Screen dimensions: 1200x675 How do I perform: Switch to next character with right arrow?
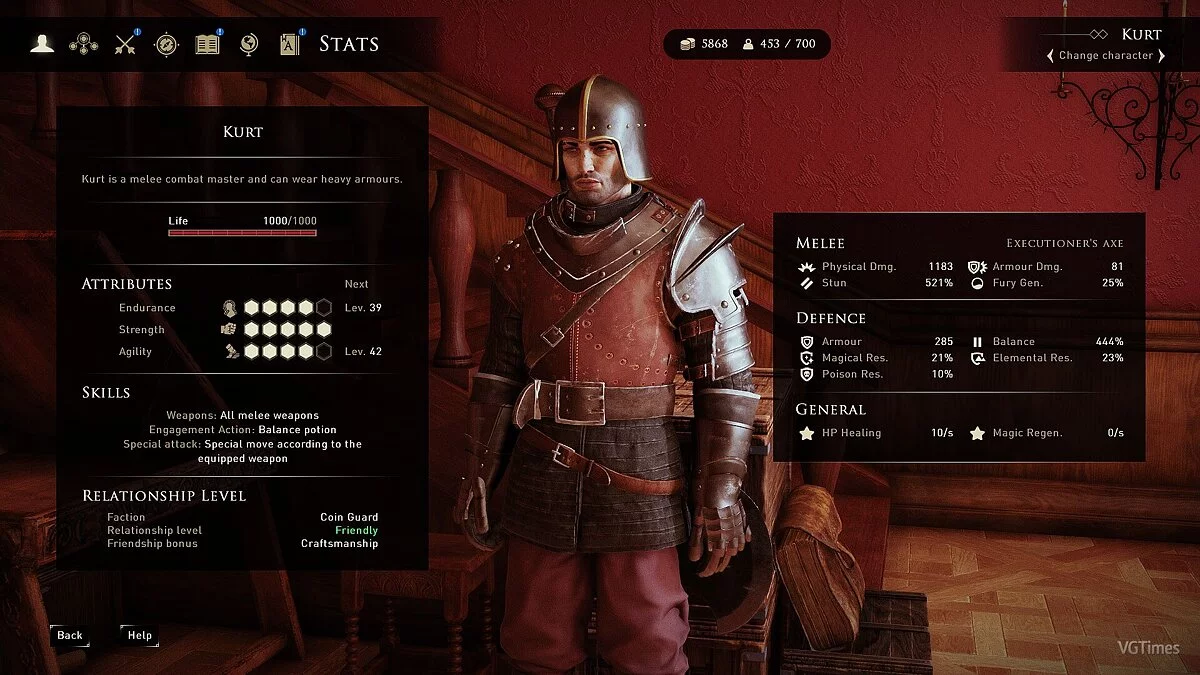[x=1161, y=56]
